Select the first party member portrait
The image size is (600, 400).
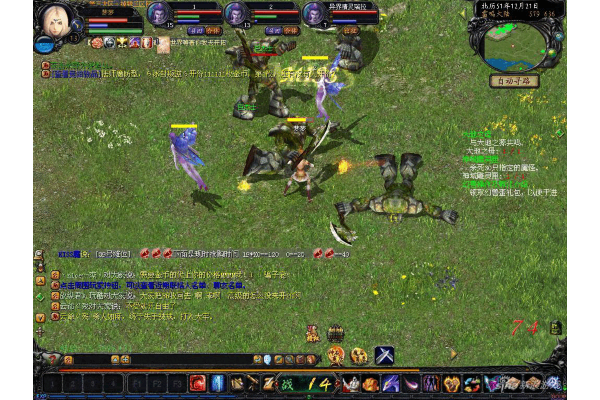click(x=158, y=13)
